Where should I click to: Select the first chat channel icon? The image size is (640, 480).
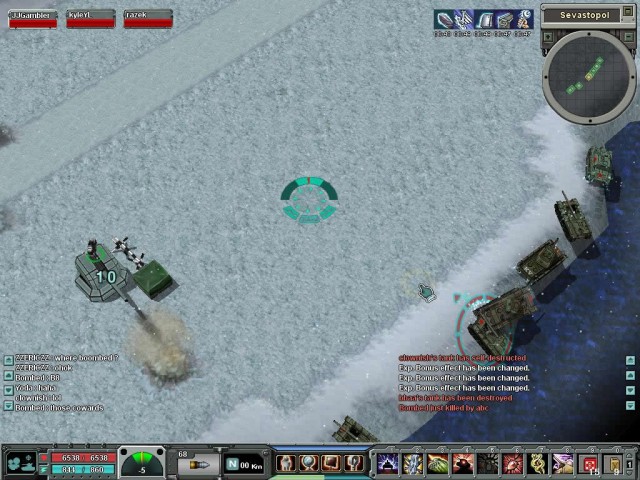click(8, 358)
